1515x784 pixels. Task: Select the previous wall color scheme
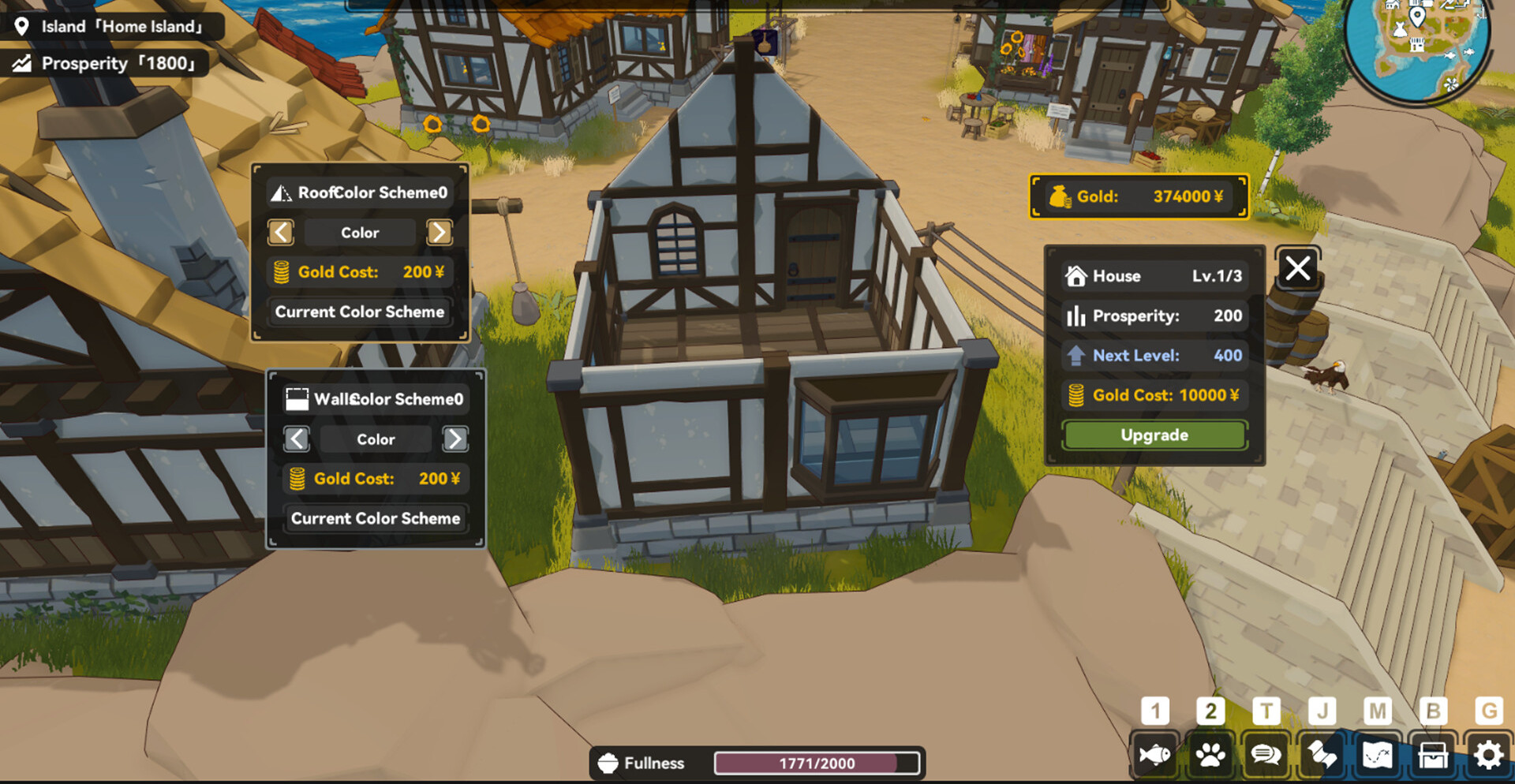[x=297, y=439]
